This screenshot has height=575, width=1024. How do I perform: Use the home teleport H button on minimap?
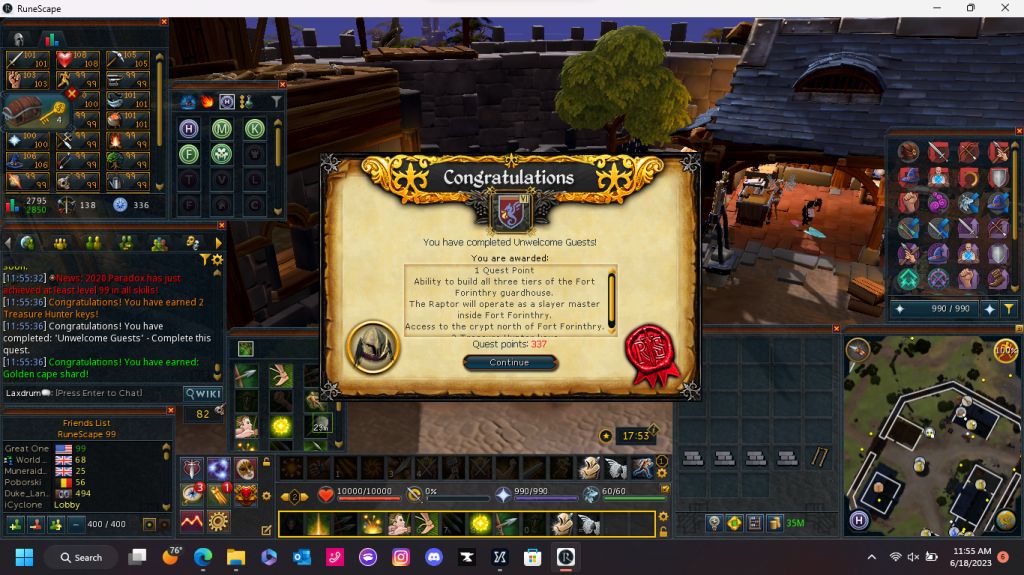pos(858,520)
